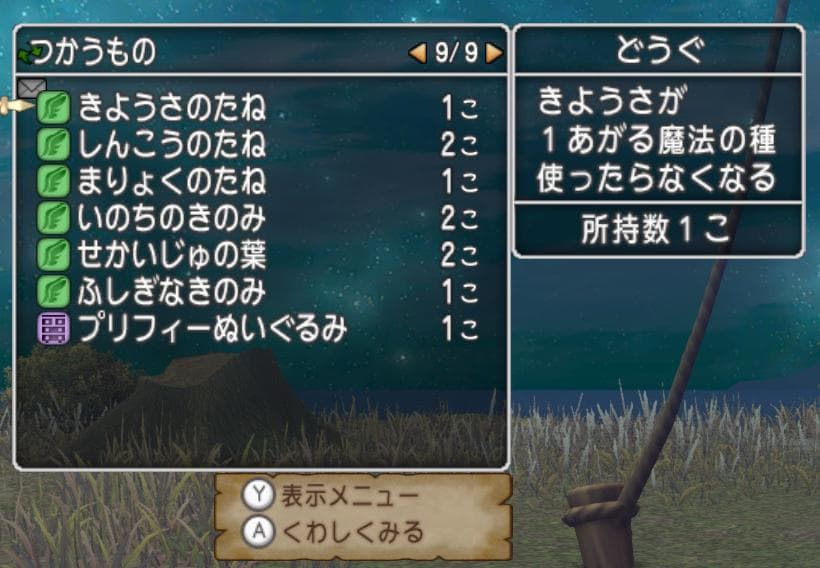Go to previous page with left arrow
The height and width of the screenshot is (568, 820).
(418, 53)
